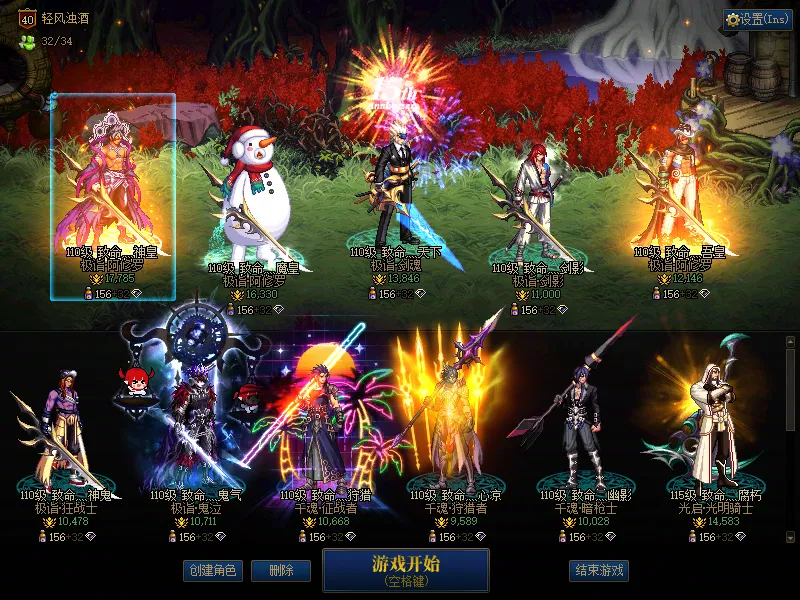Exit via the 结束游戏 button

tap(599, 570)
